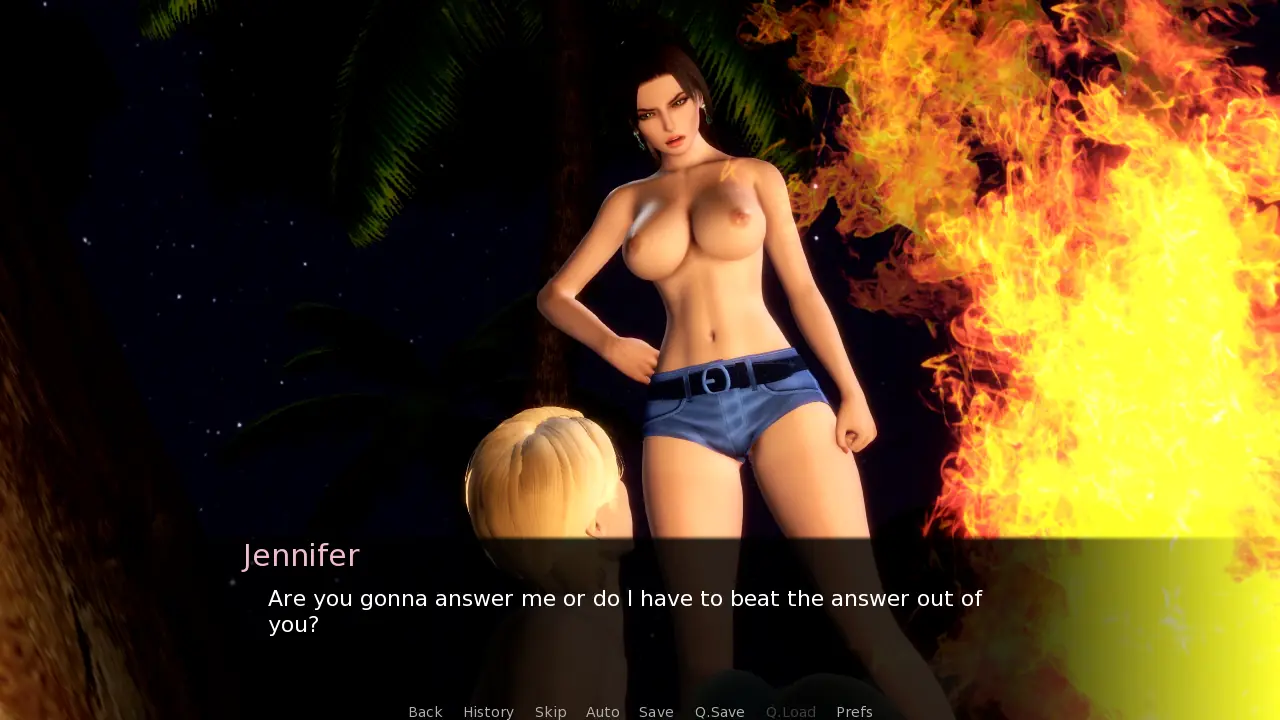Quick save with Q.Save

tap(719, 712)
